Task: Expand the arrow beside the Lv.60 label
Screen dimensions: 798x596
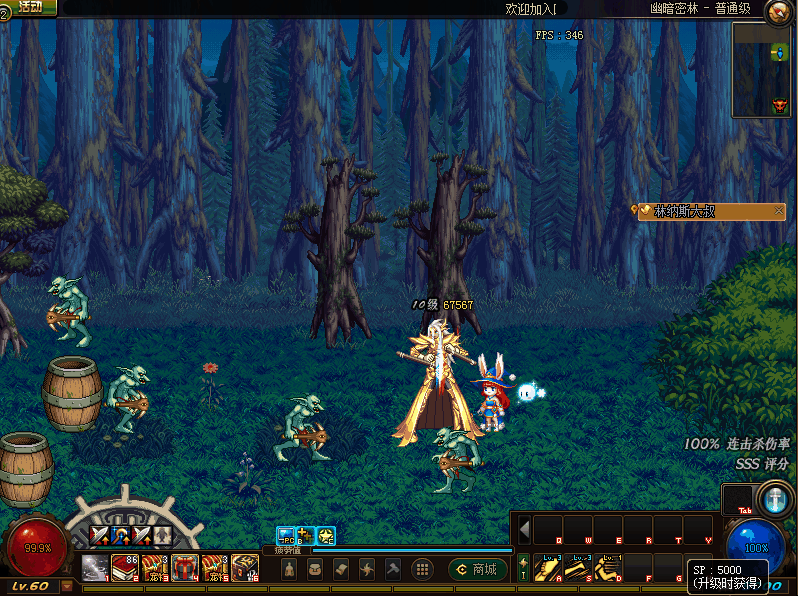Action: tap(65, 587)
